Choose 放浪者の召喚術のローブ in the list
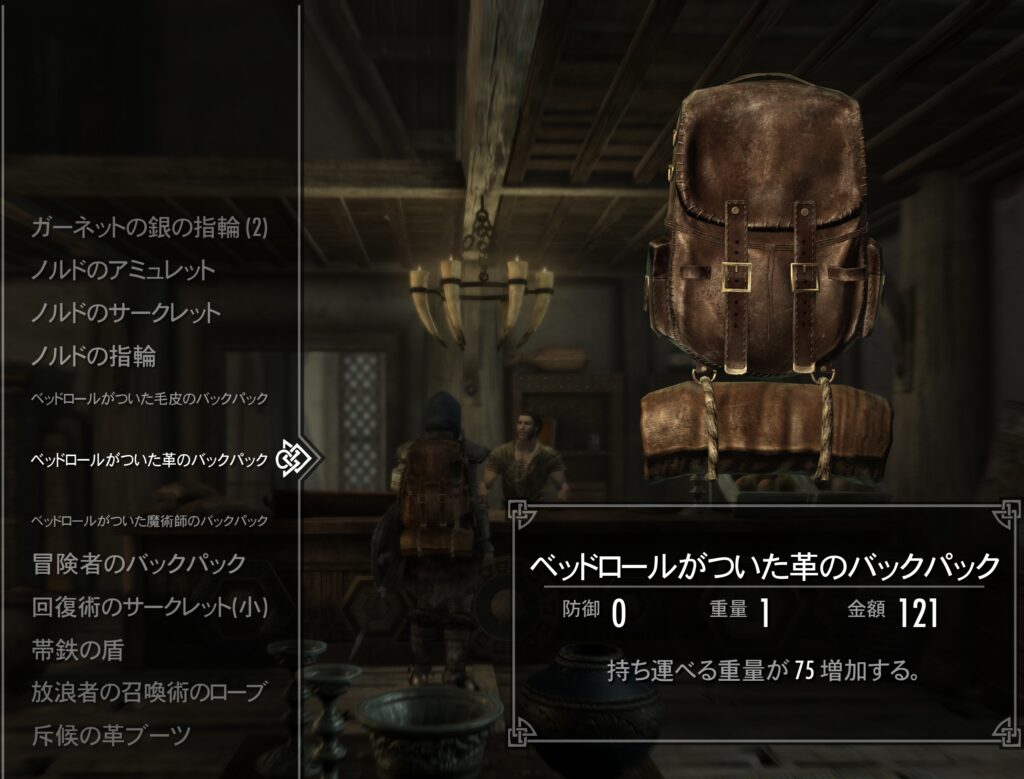Screen dimensions: 1024x779 (150, 692)
